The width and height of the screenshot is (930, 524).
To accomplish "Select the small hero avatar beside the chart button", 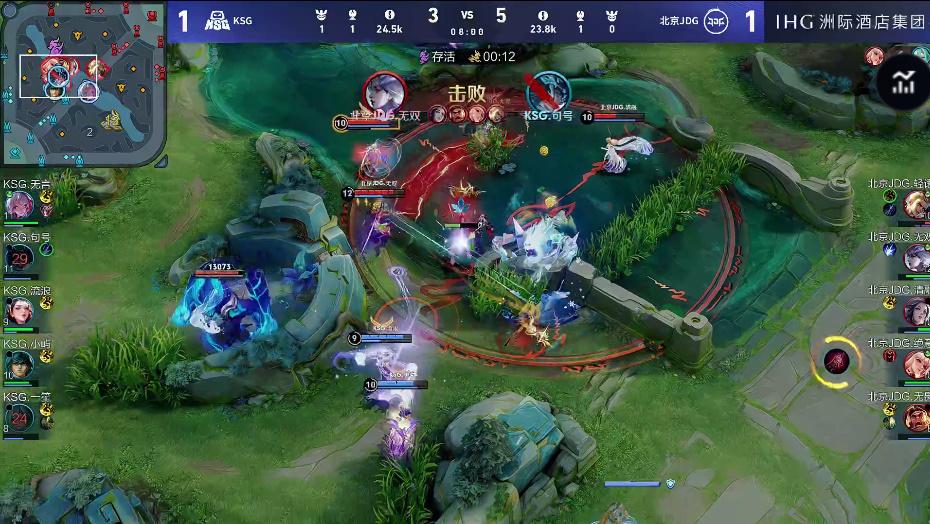I will point(875,56).
